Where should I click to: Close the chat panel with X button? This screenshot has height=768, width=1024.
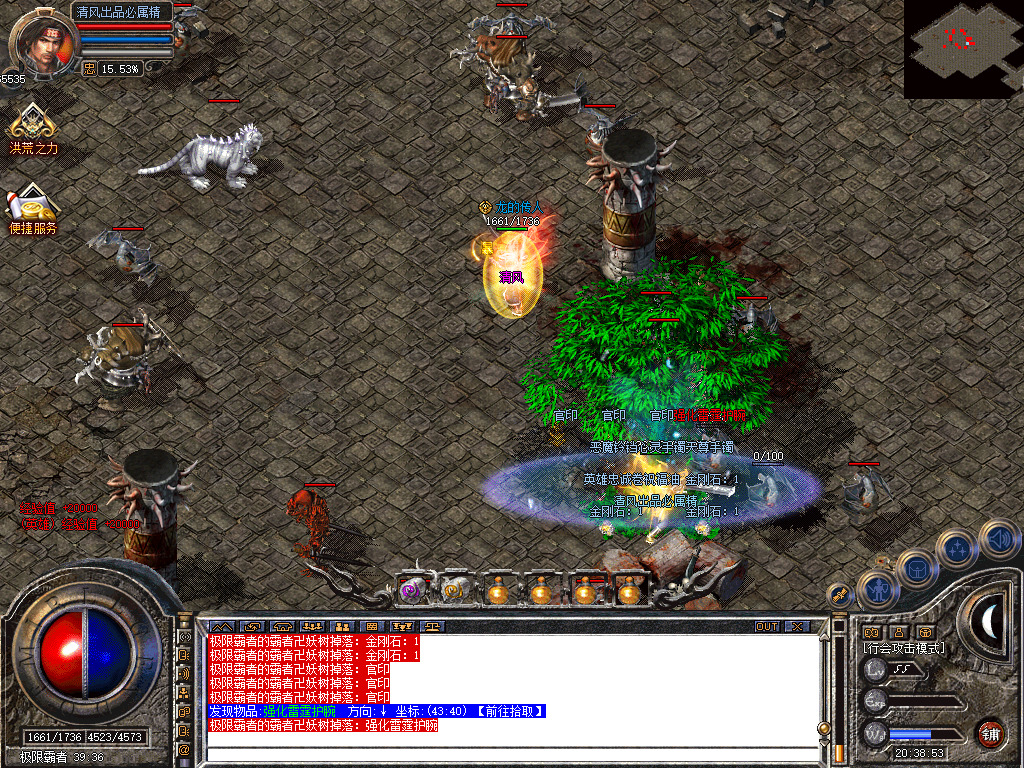click(797, 626)
